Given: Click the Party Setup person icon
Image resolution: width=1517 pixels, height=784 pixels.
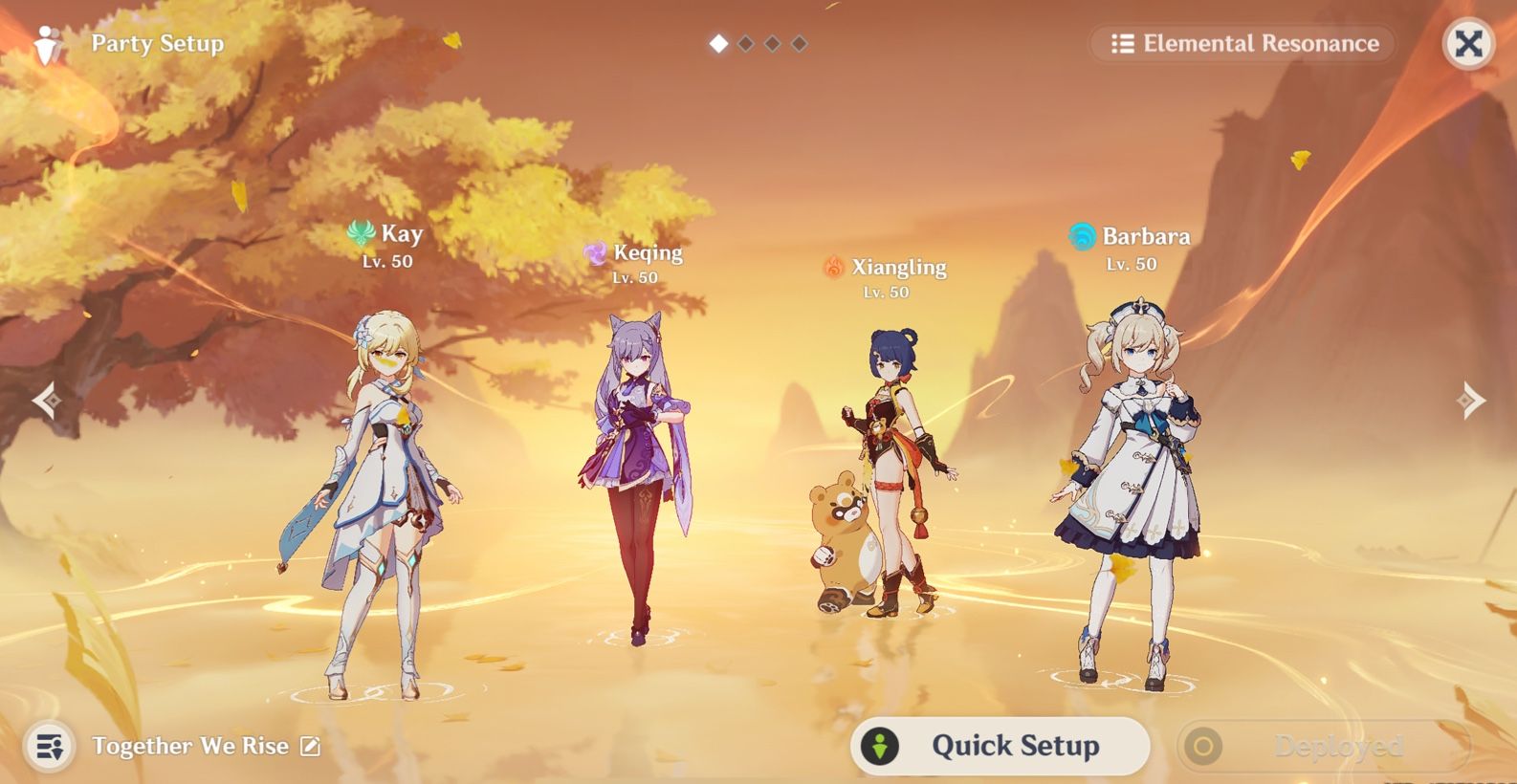Looking at the screenshot, I should (45, 42).
